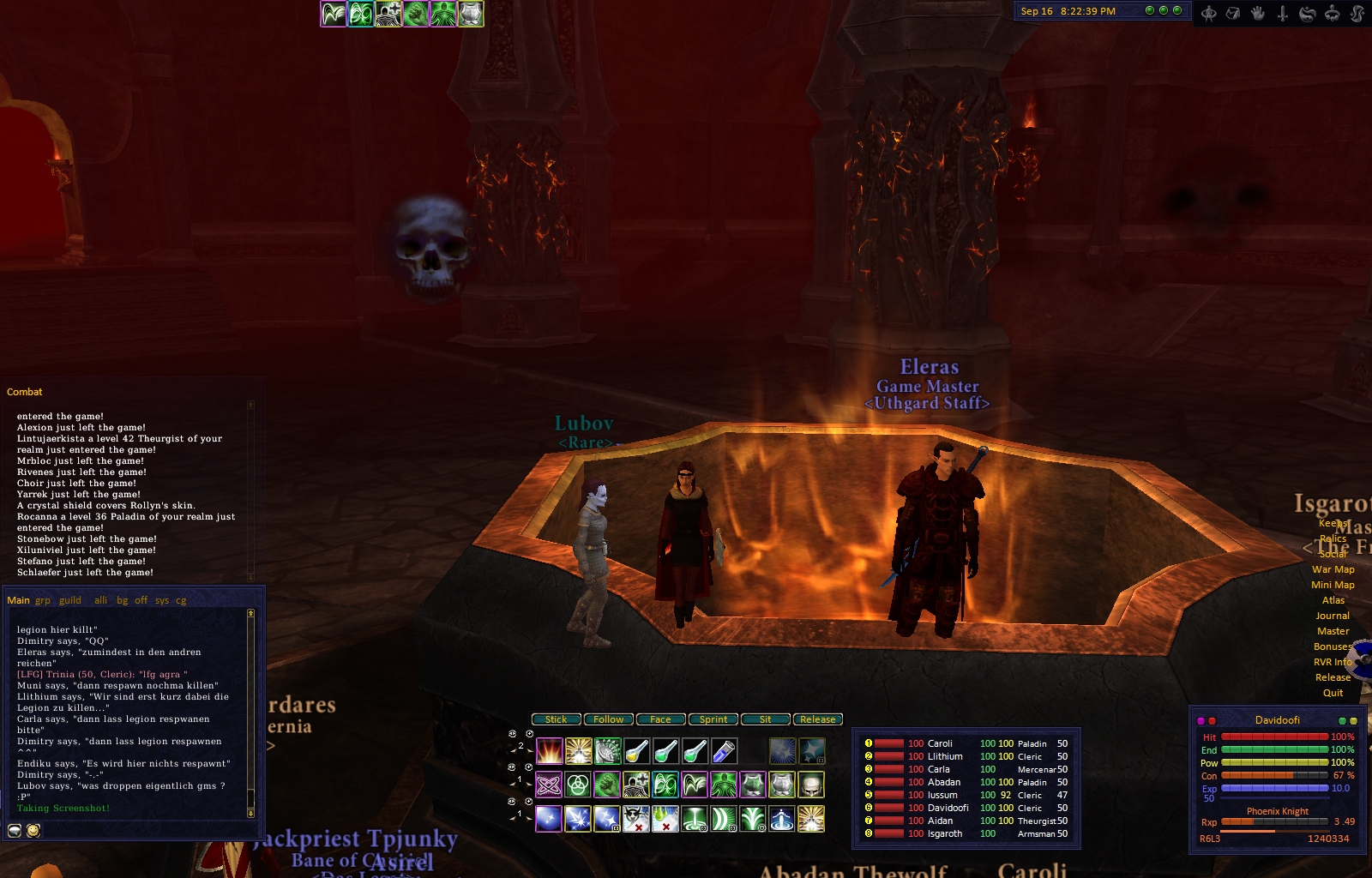This screenshot has height=878, width=1372.
Task: Switch to the guild chat tab
Action: point(70,600)
